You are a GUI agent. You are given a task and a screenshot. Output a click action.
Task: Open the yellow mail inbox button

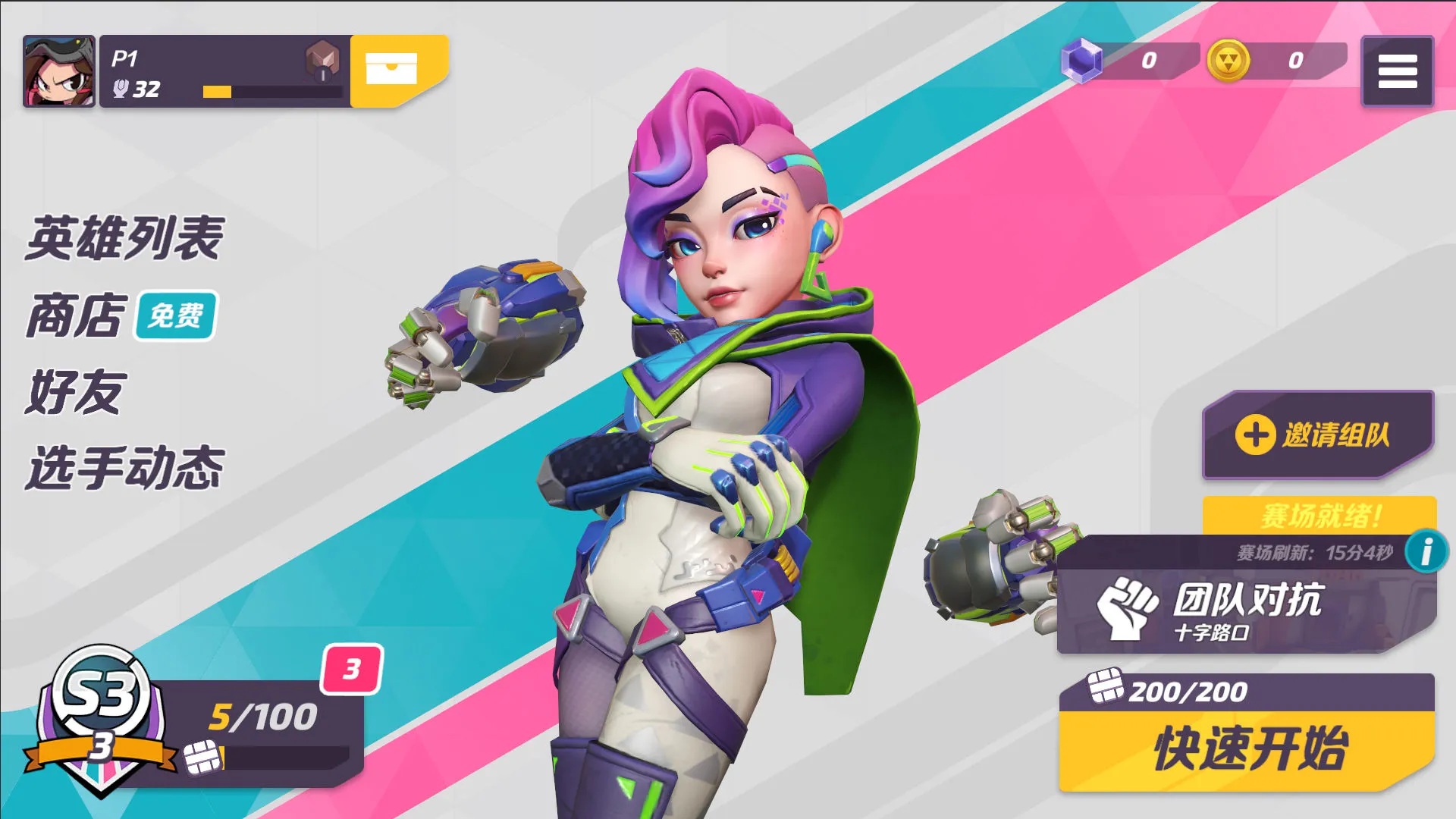tap(393, 69)
